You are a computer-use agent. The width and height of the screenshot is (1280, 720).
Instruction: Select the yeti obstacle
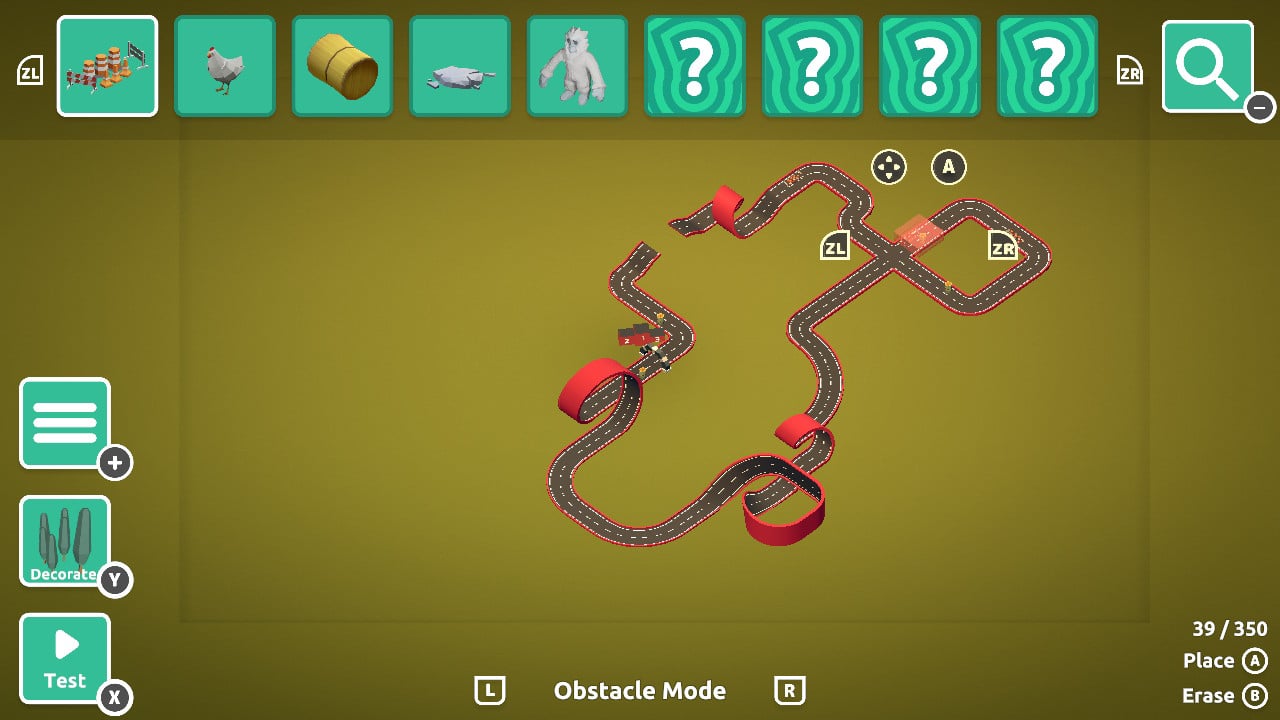578,66
